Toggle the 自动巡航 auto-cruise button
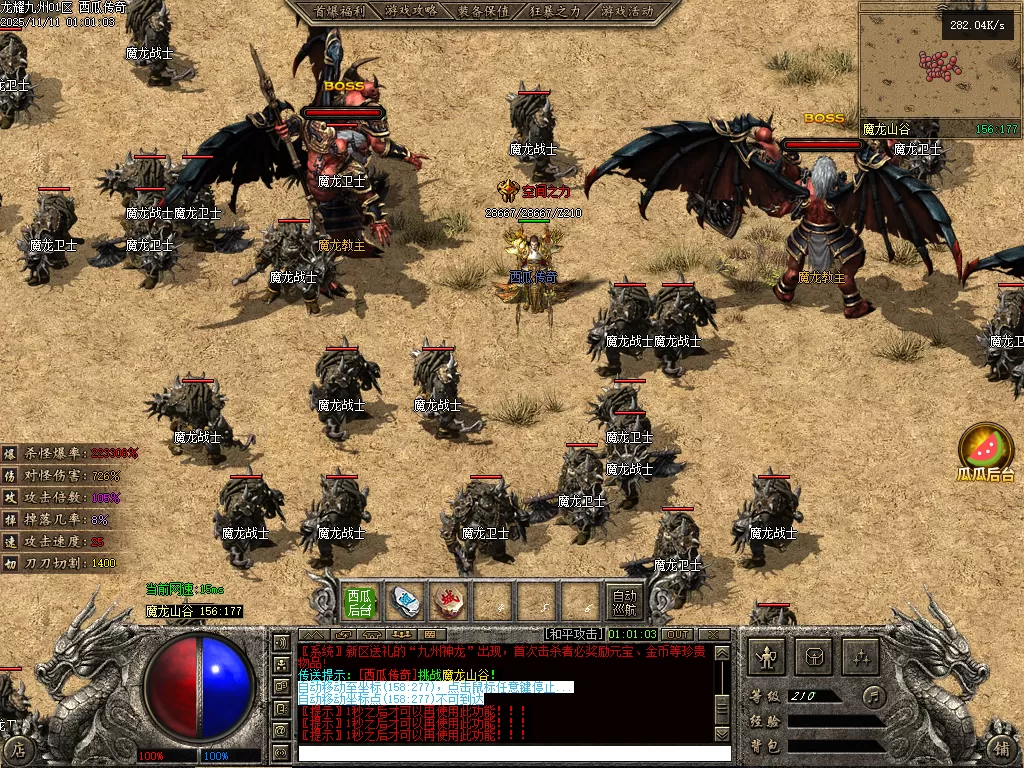 [x=624, y=601]
